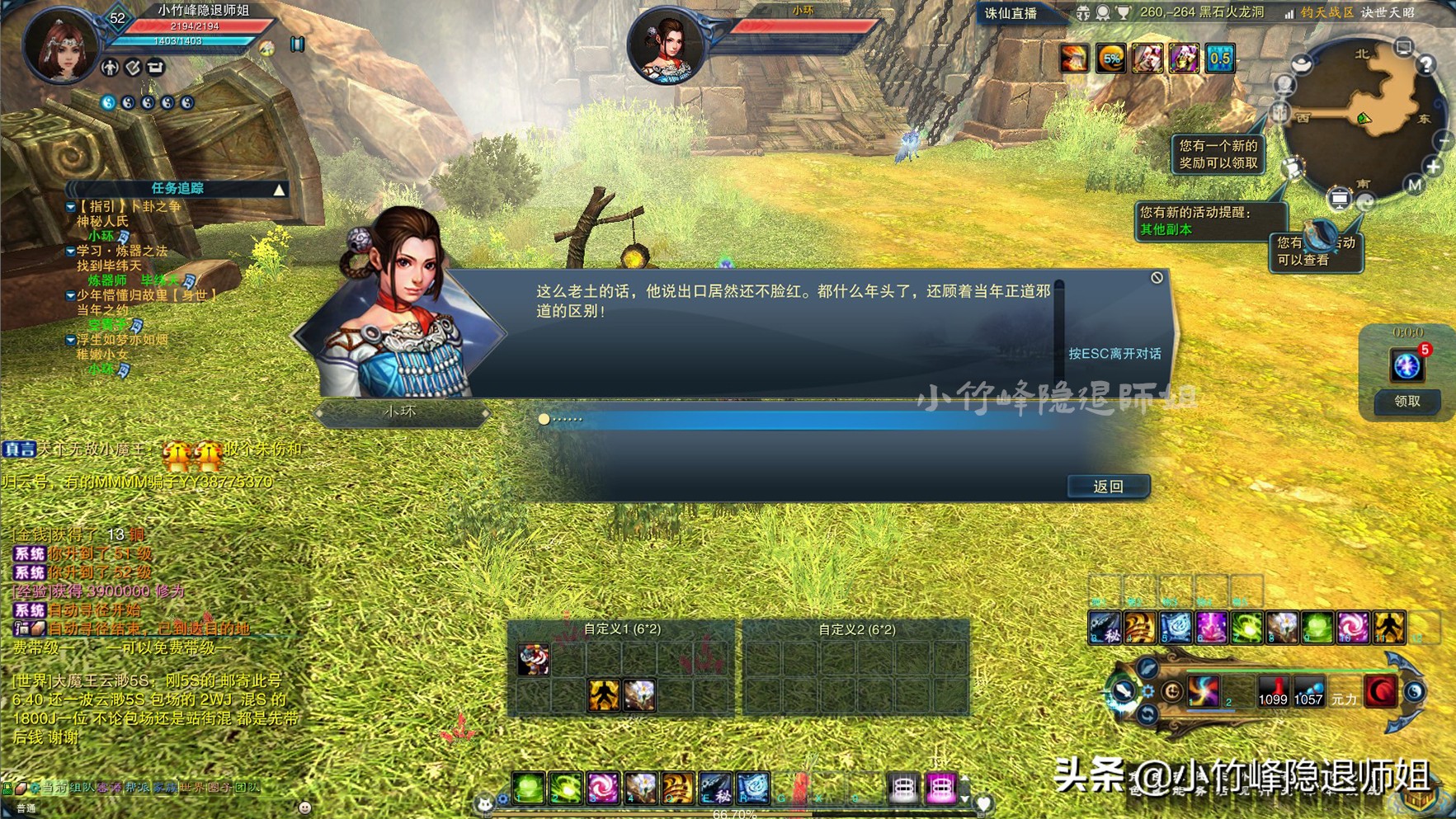The width and height of the screenshot is (1456, 819).
Task: Click the smiley emote icon in the chat bar
Action: point(305,806)
